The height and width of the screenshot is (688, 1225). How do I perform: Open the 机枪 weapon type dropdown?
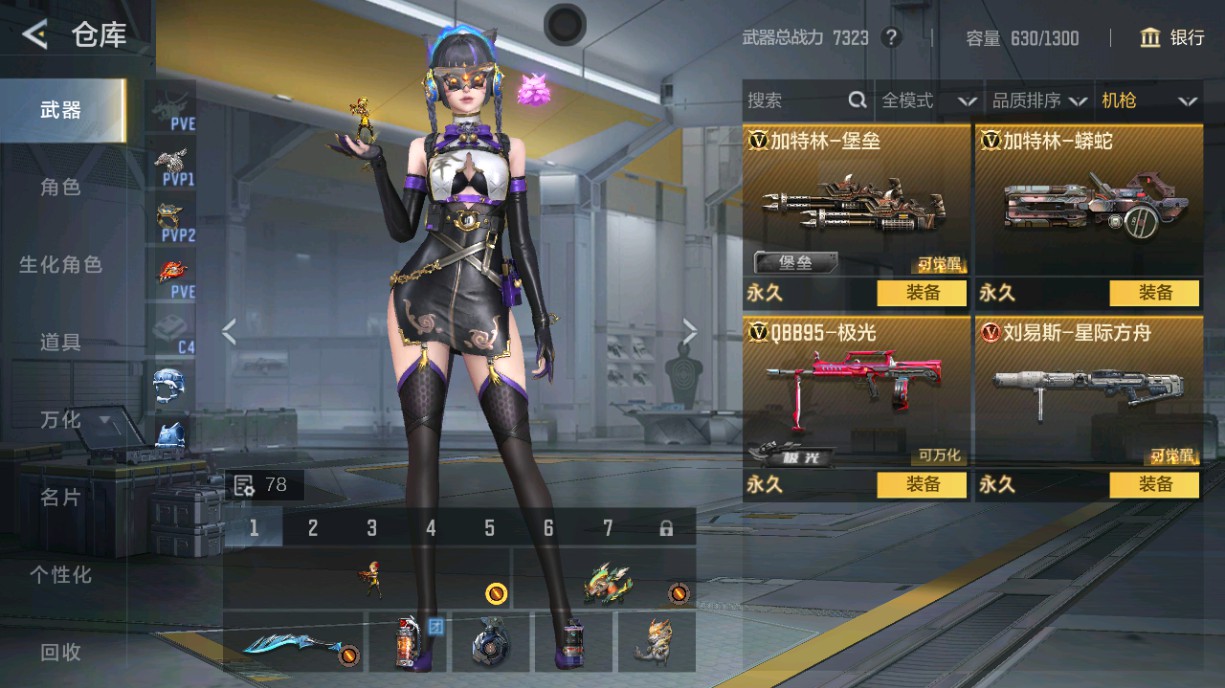coord(1148,100)
